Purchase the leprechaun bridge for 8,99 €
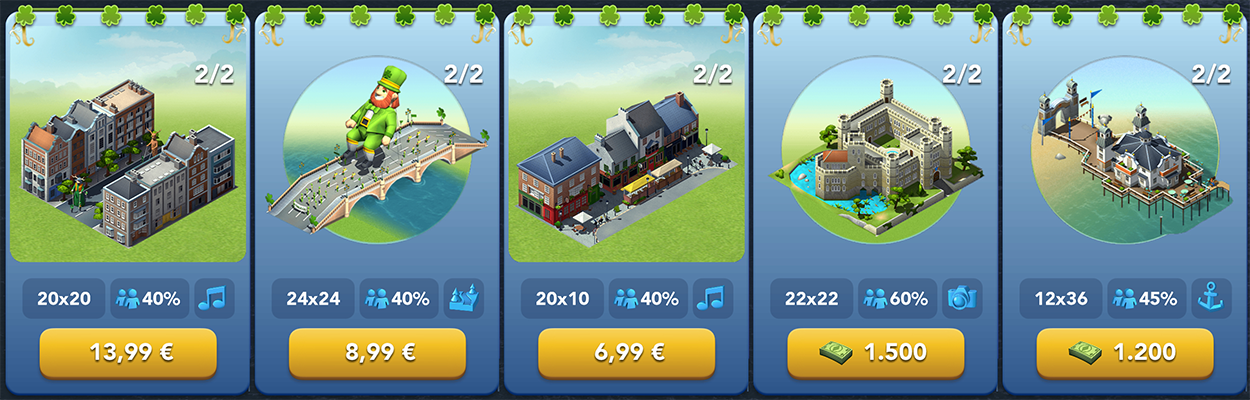 tap(377, 352)
